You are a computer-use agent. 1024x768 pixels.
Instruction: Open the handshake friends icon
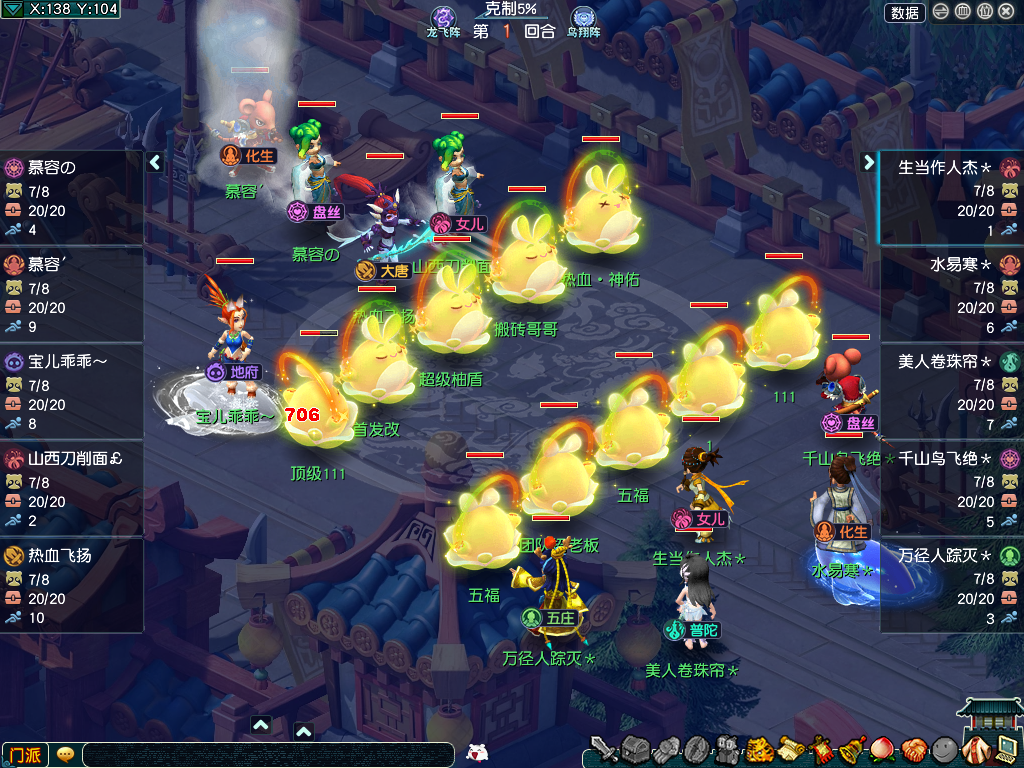pyautogui.click(x=914, y=749)
